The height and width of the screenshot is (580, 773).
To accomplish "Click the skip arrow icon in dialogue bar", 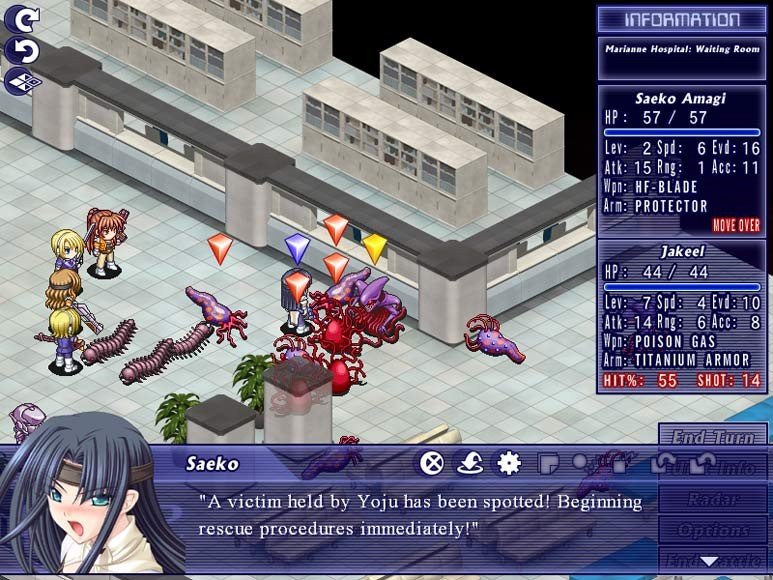I will pyautogui.click(x=470, y=463).
